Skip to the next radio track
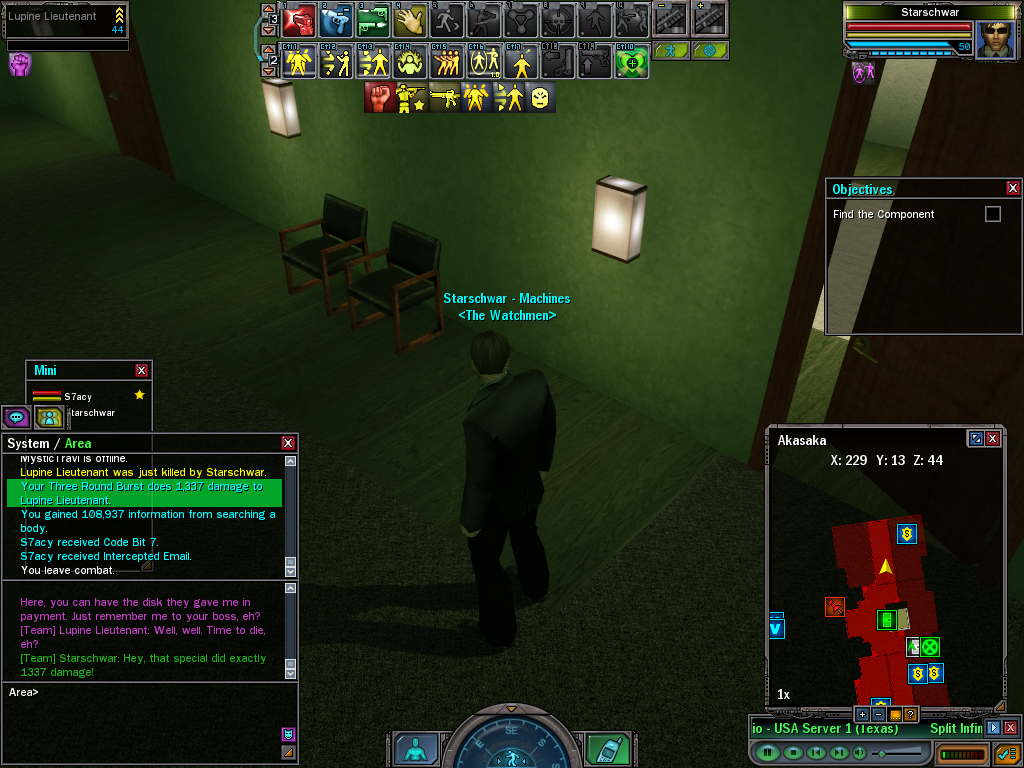This screenshot has height=768, width=1024. click(x=838, y=752)
